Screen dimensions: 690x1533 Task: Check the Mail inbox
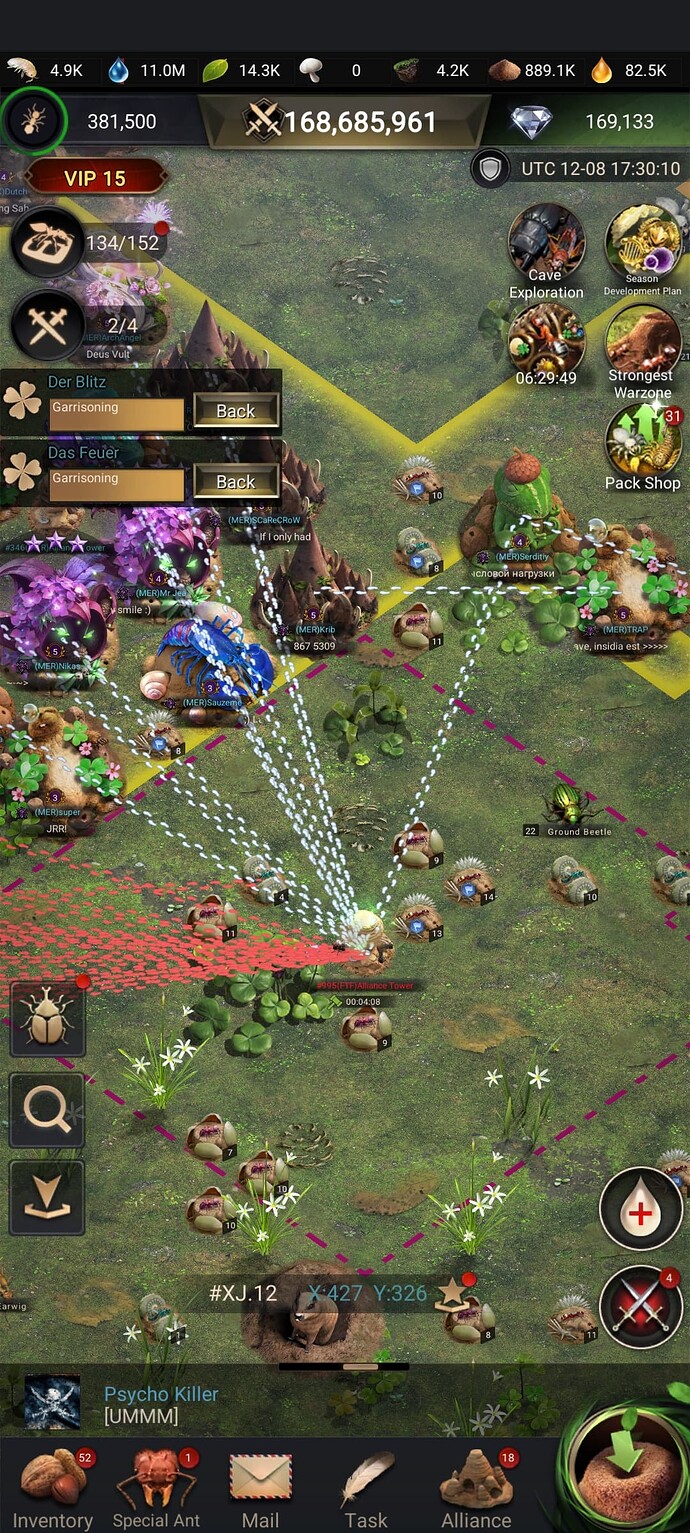point(260,1489)
